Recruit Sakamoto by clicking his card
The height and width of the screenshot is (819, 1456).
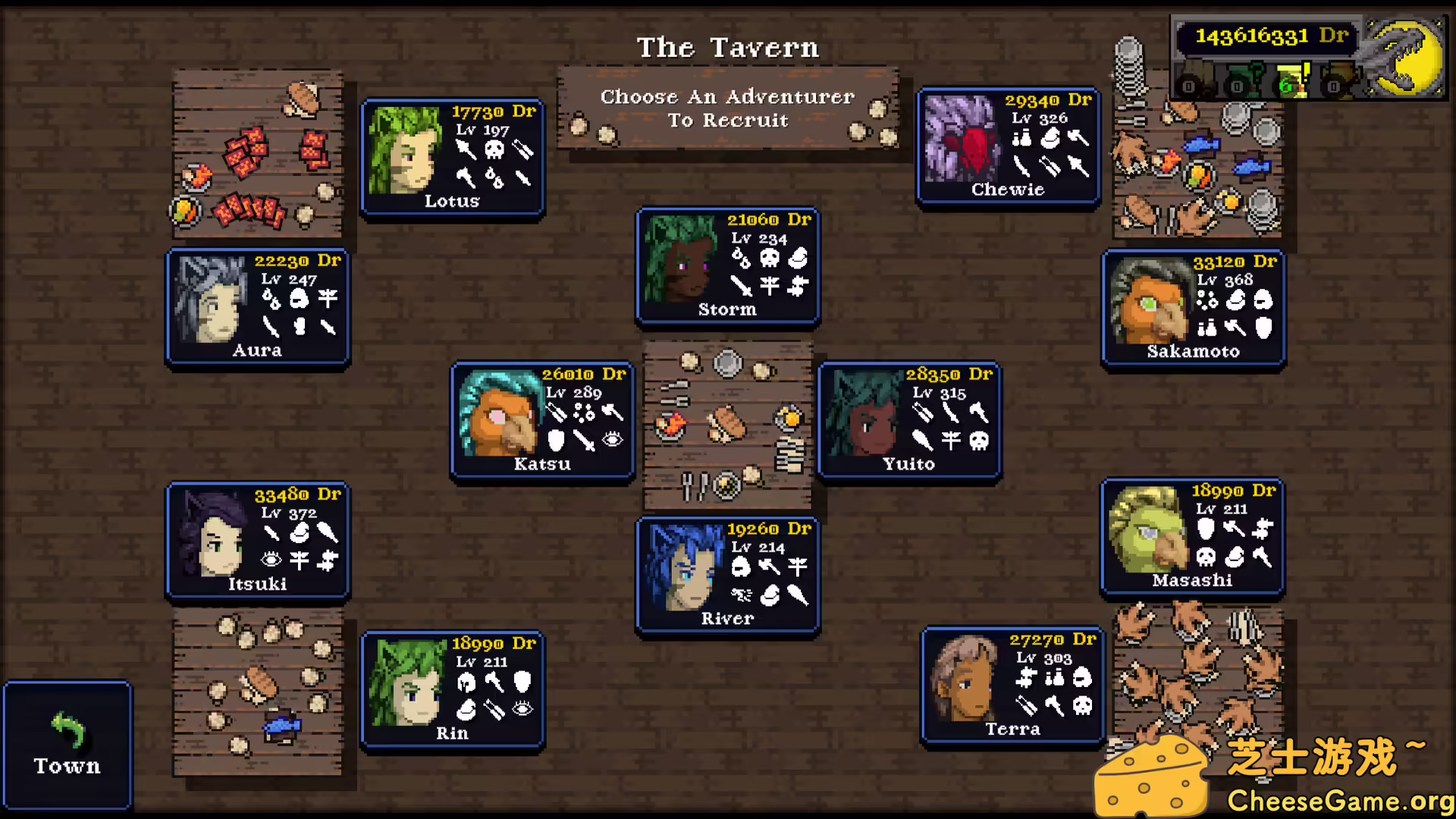(1193, 309)
